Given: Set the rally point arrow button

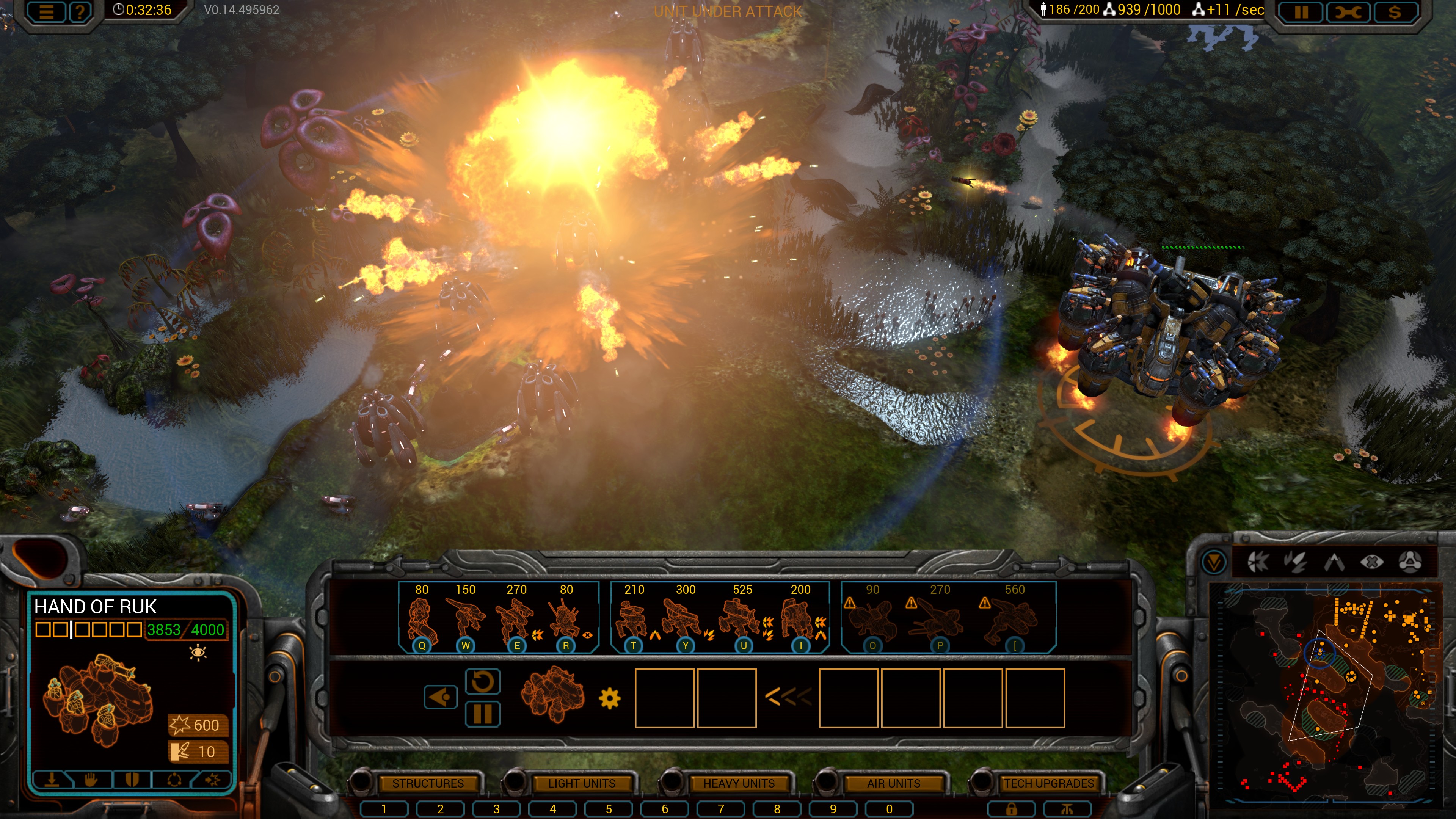Looking at the screenshot, I should coord(440,697).
